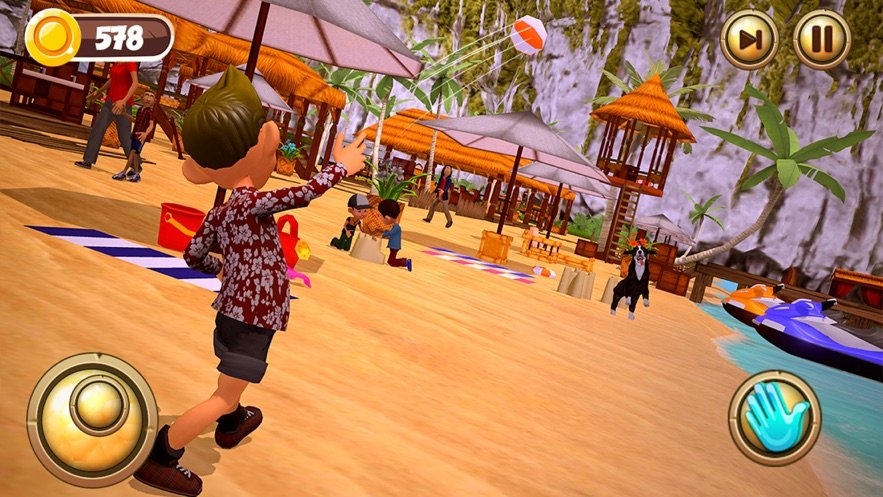Activate the blue hand action button
Image resolution: width=883 pixels, height=497 pixels.
click(x=774, y=418)
